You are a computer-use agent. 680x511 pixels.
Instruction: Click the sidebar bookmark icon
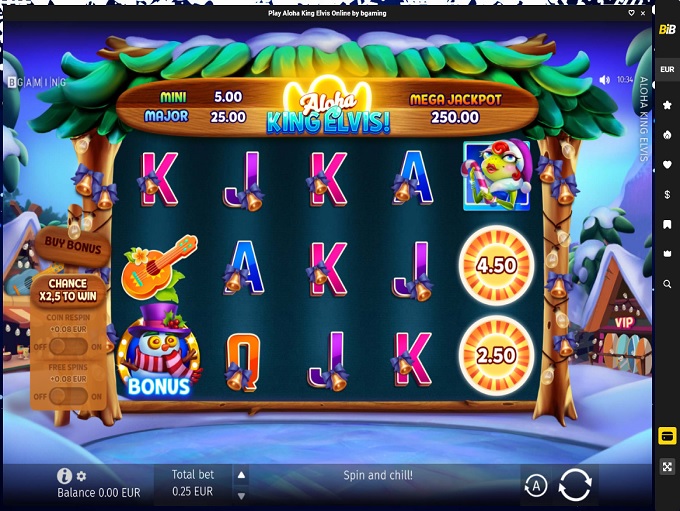point(667,224)
